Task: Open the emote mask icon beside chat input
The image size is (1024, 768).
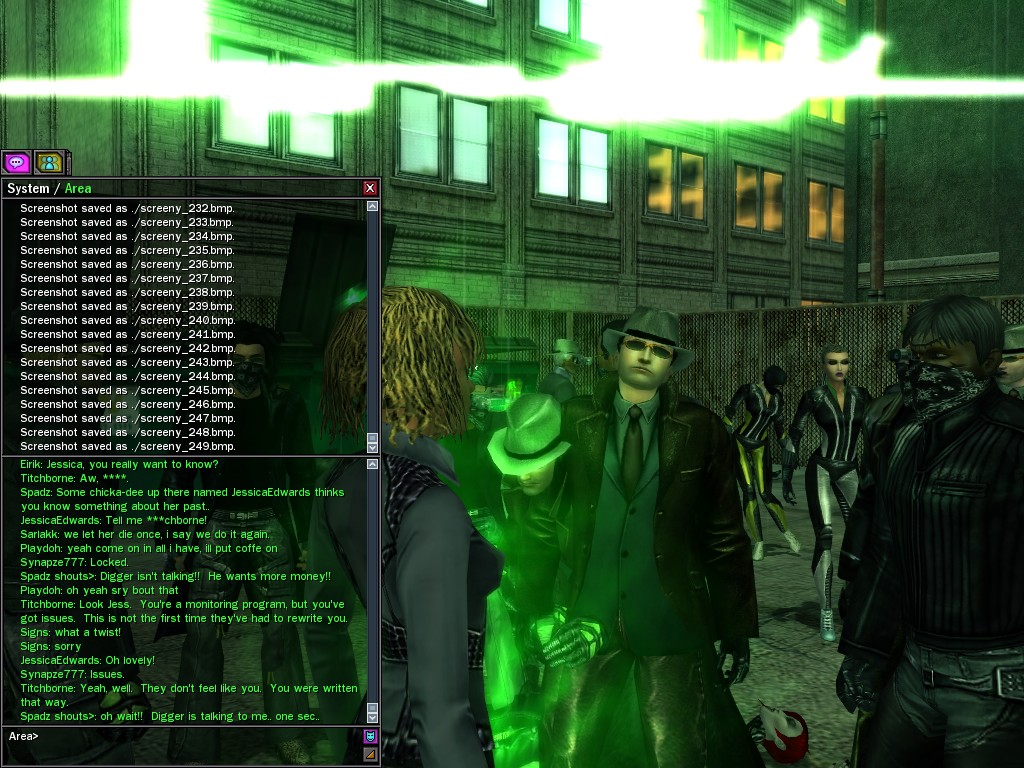Action: pyautogui.click(x=370, y=737)
